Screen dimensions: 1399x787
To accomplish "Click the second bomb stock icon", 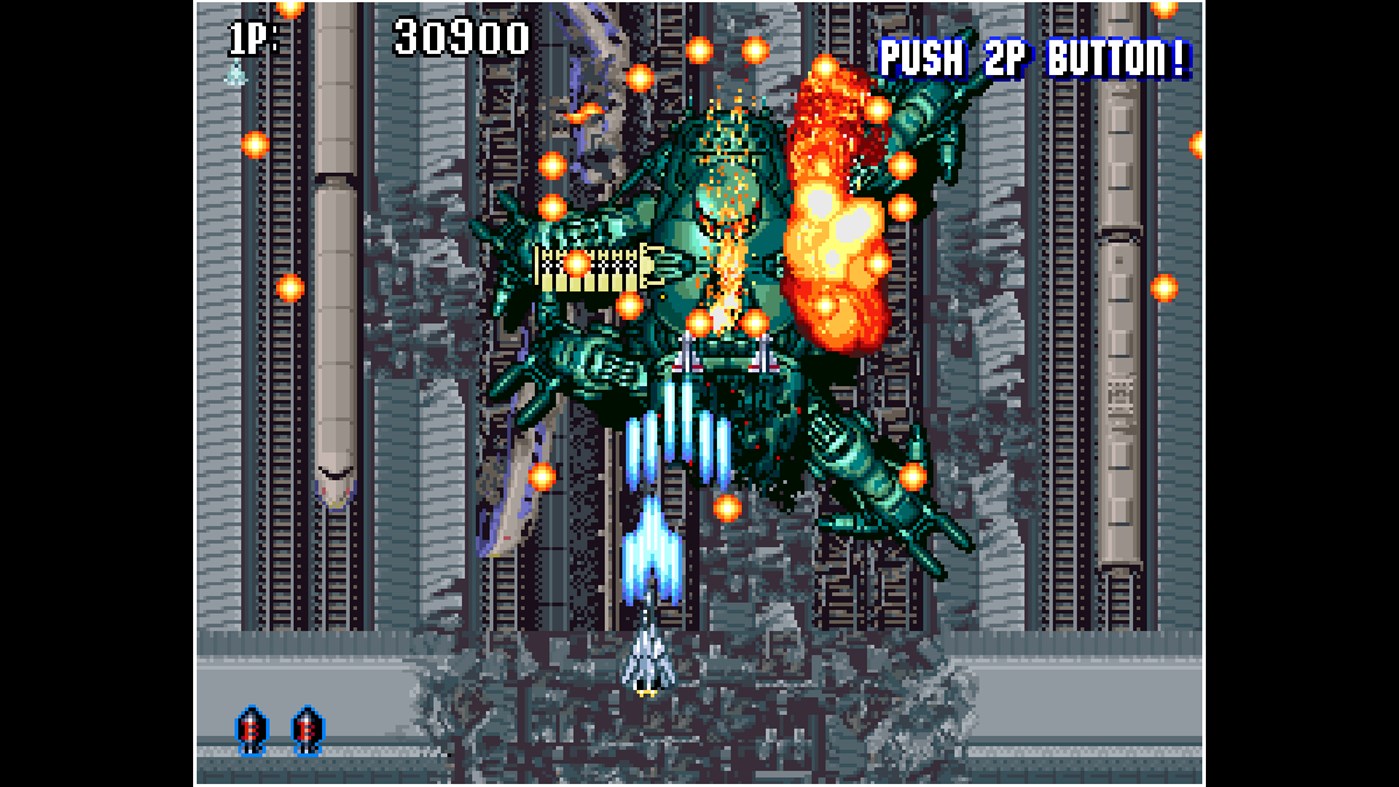I will point(306,729).
